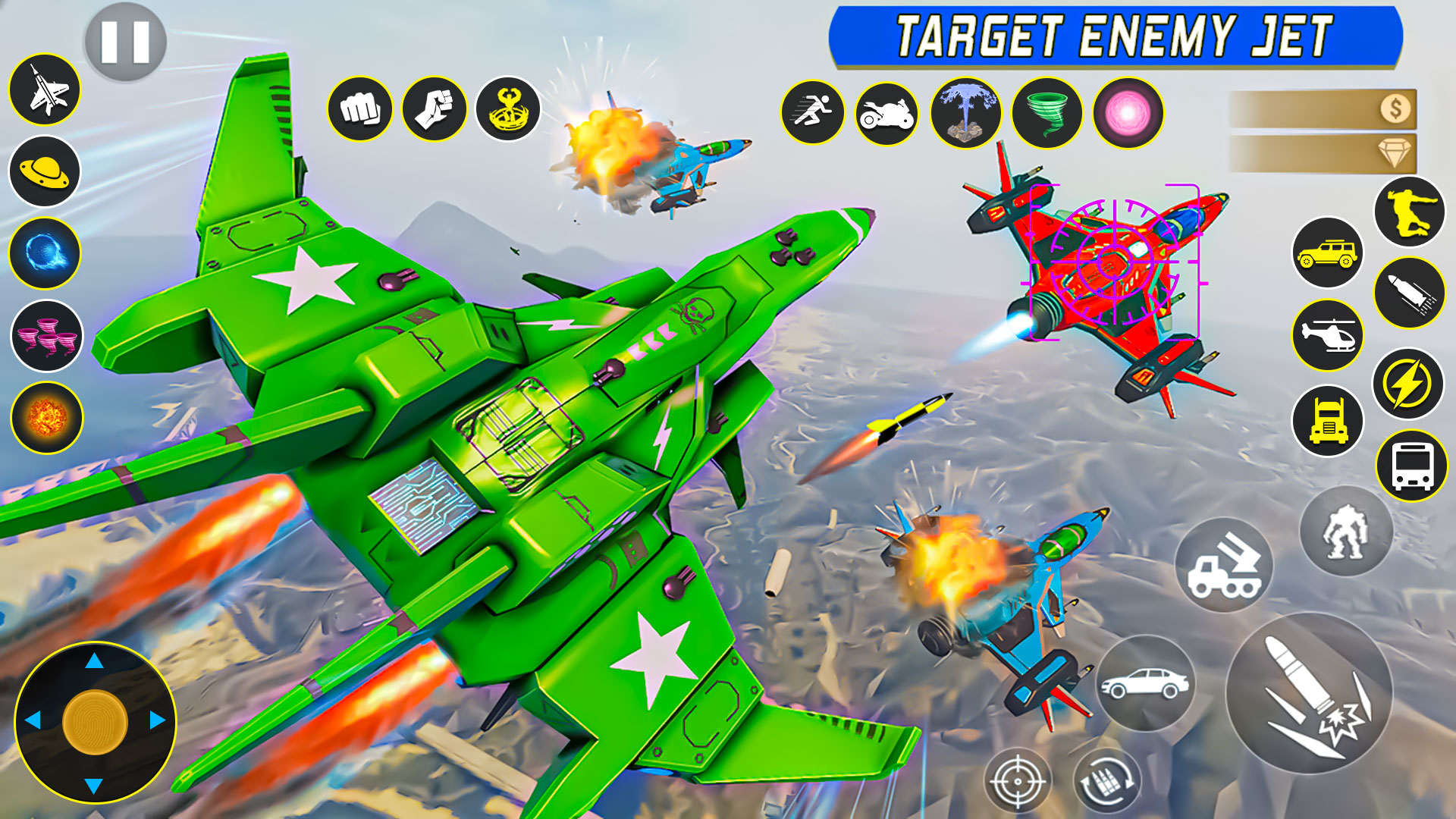This screenshot has height=819, width=1456.
Task: Tap the crosshair aim button
Action: pos(1018,781)
